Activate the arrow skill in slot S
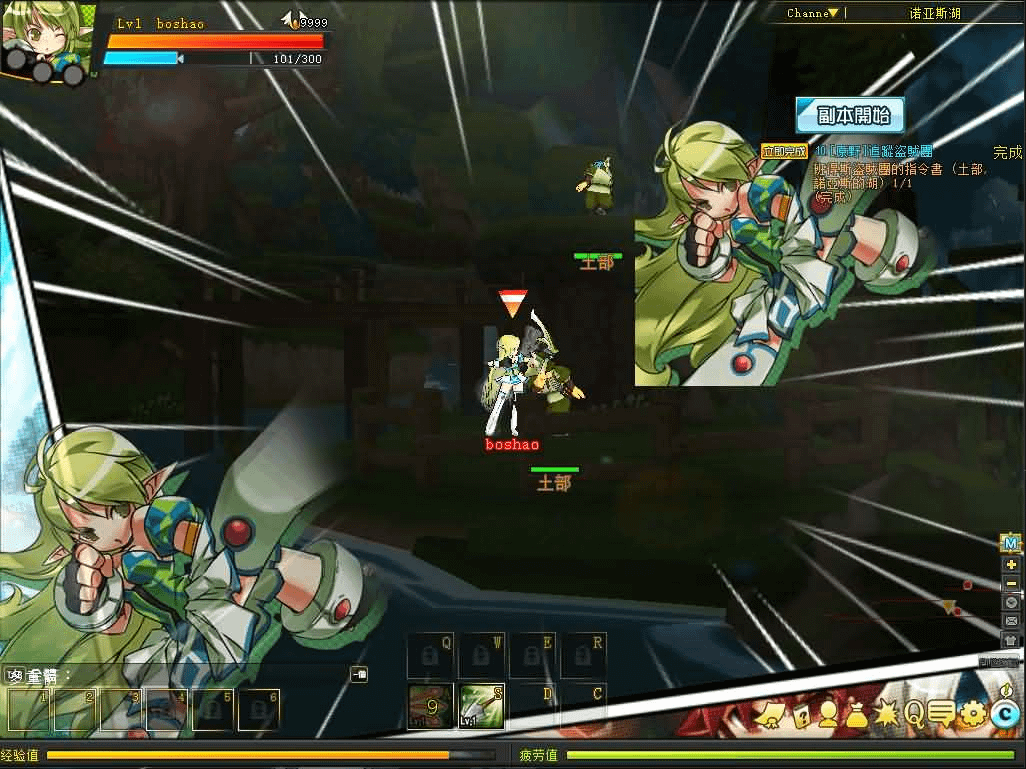 click(x=481, y=706)
